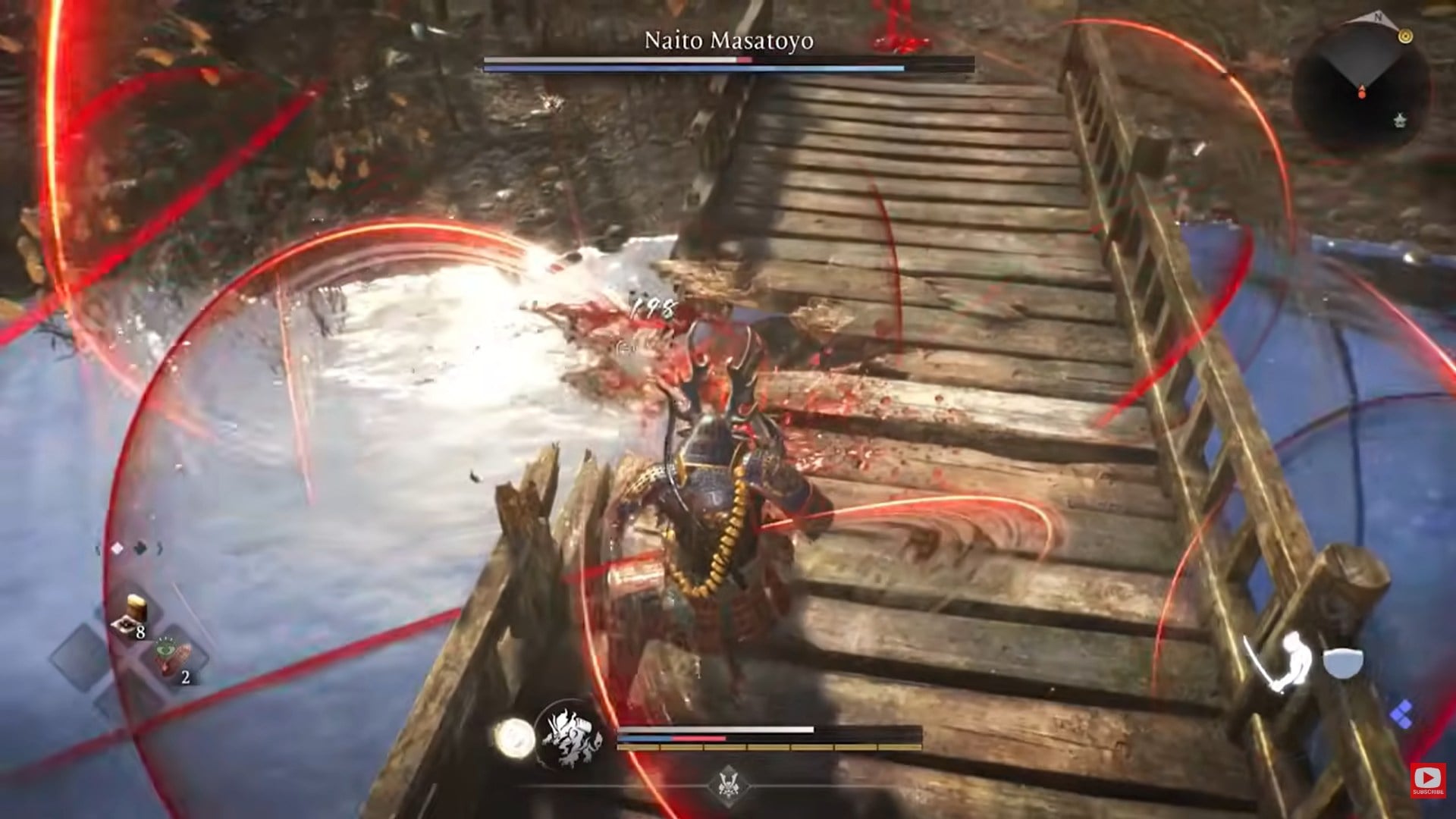Click the minimap circle to expand the map
The image size is (1456, 819).
tap(1365, 87)
